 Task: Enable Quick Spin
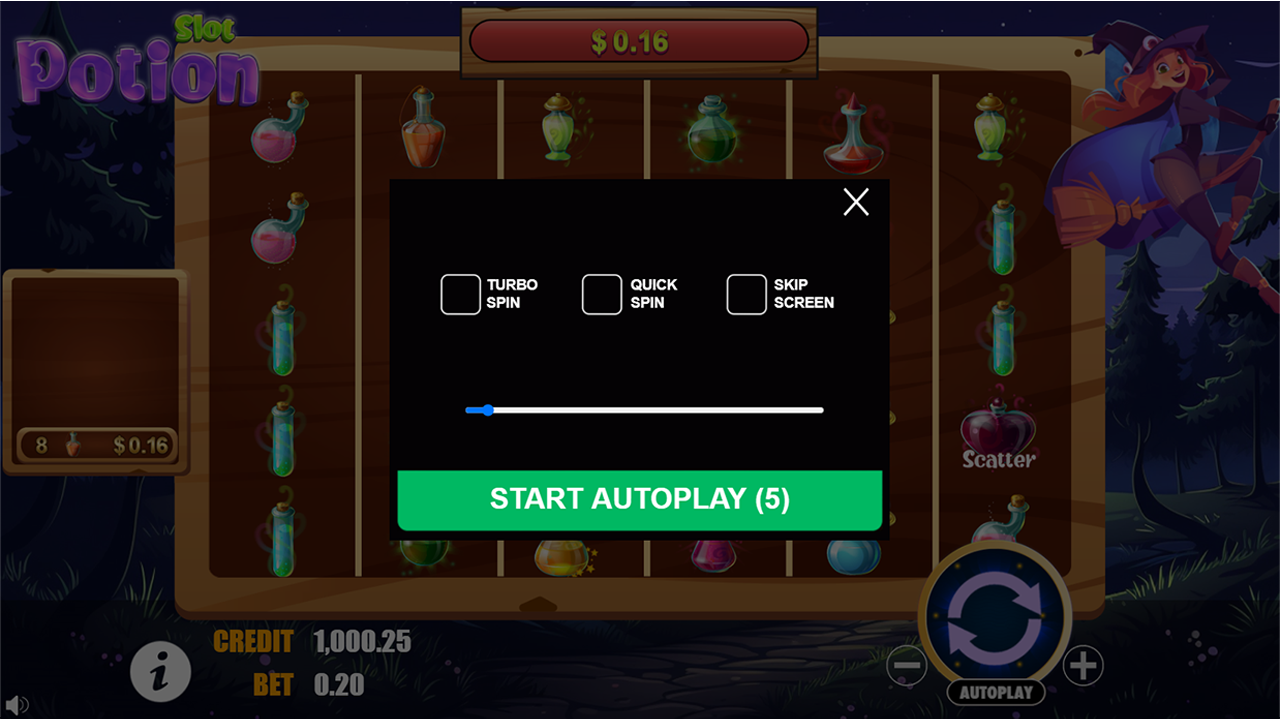point(601,293)
